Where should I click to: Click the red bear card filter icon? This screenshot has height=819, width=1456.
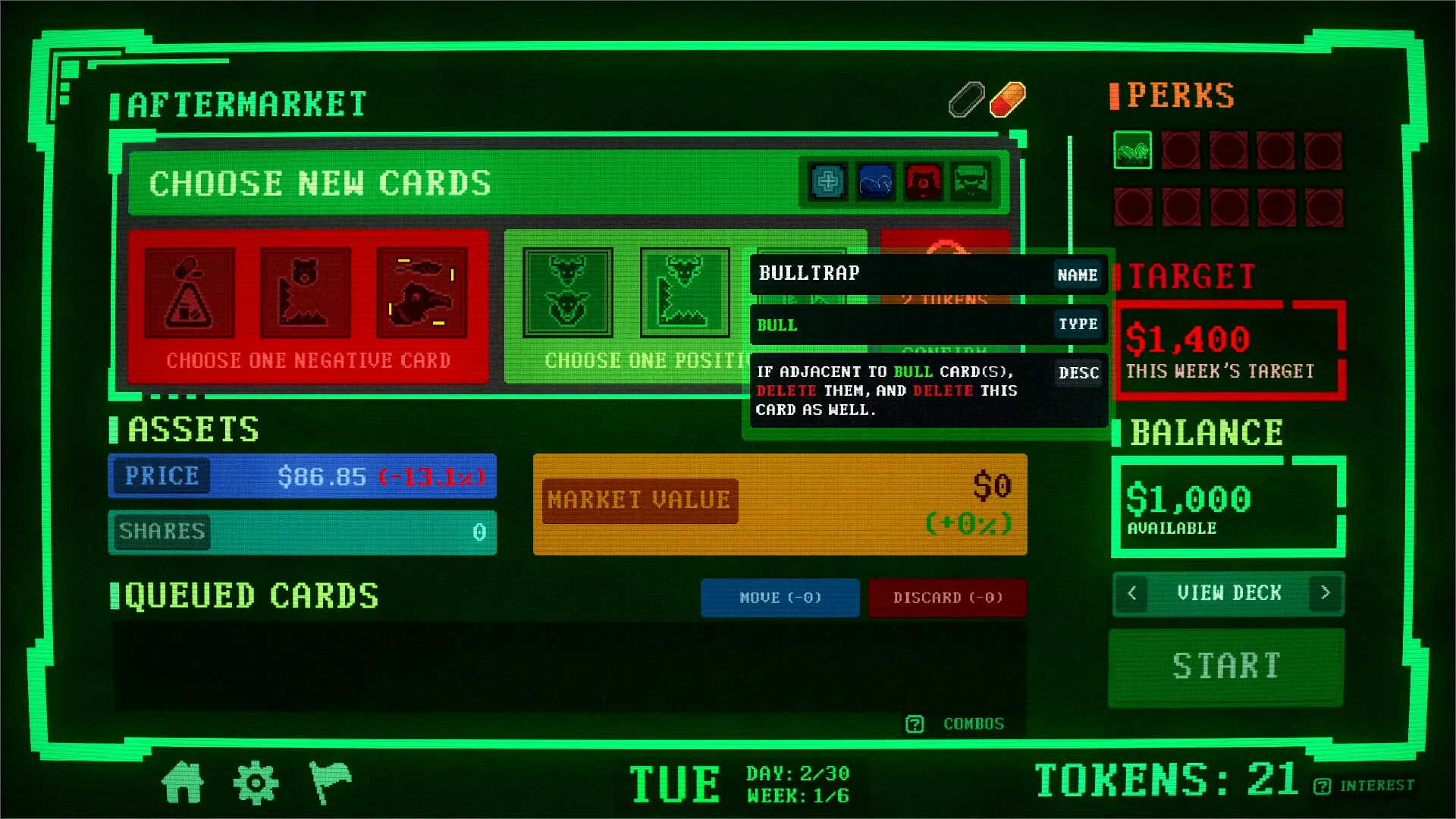(924, 182)
